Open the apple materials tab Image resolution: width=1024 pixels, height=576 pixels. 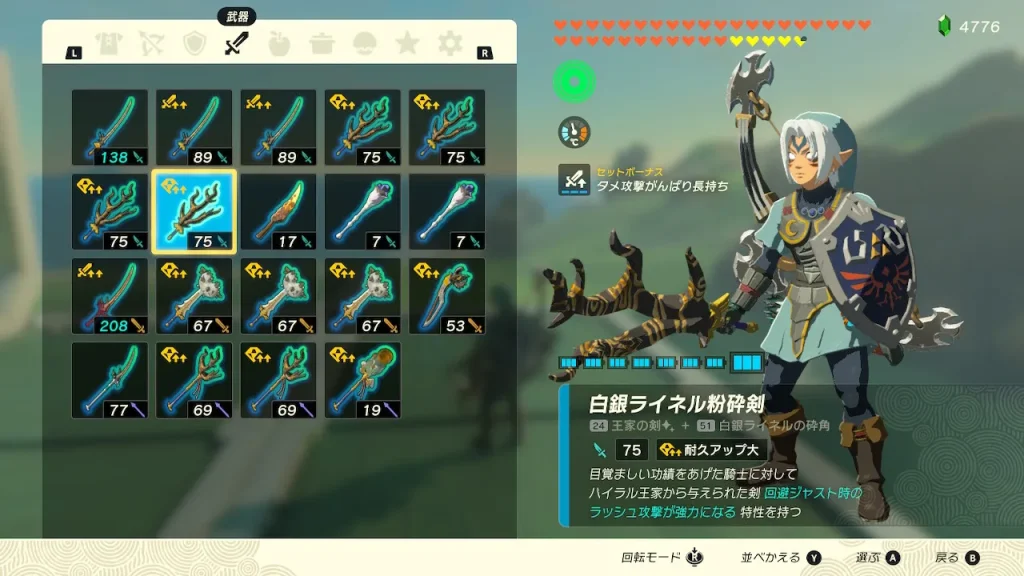[279, 44]
